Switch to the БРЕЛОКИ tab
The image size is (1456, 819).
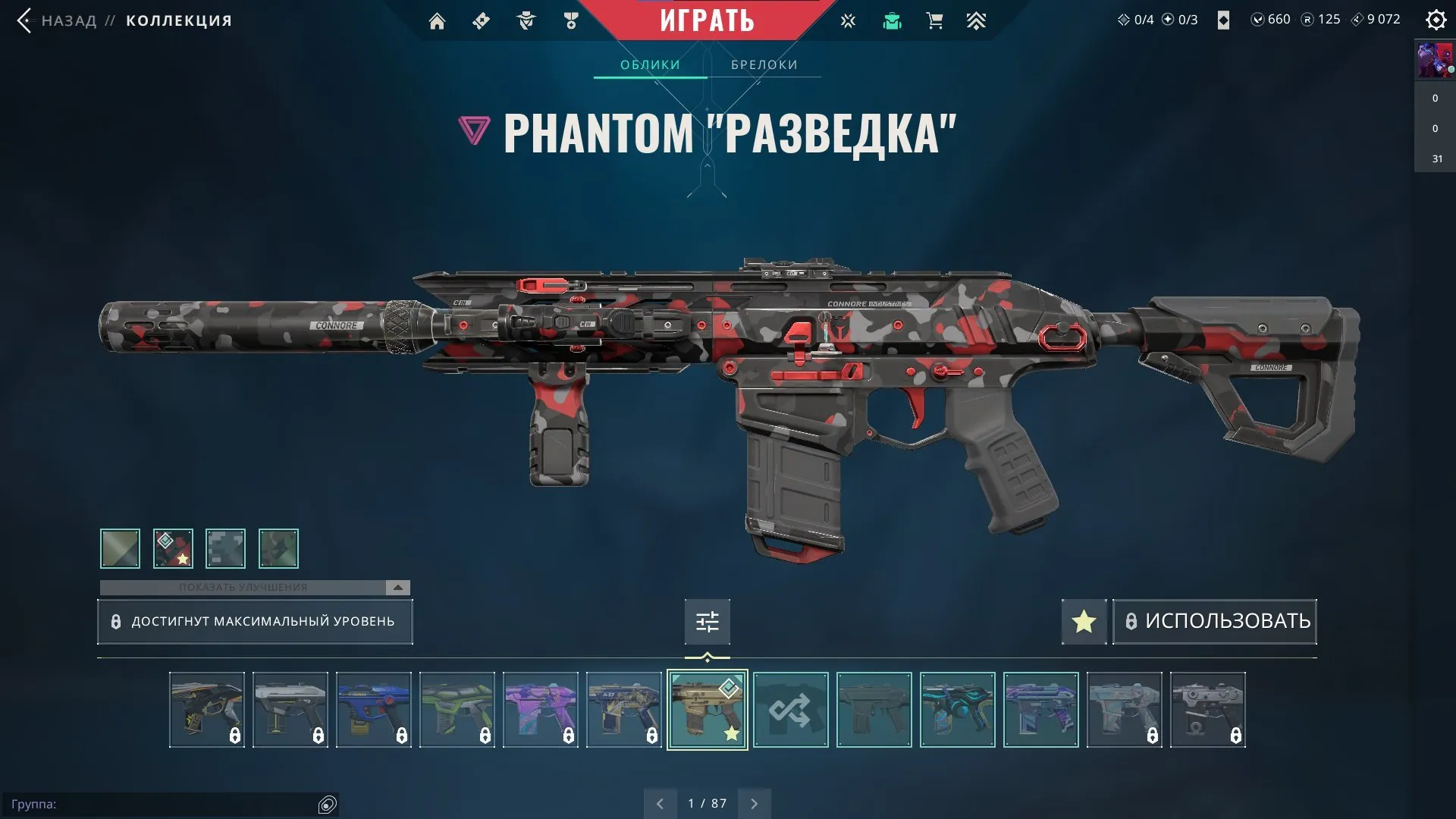point(764,64)
